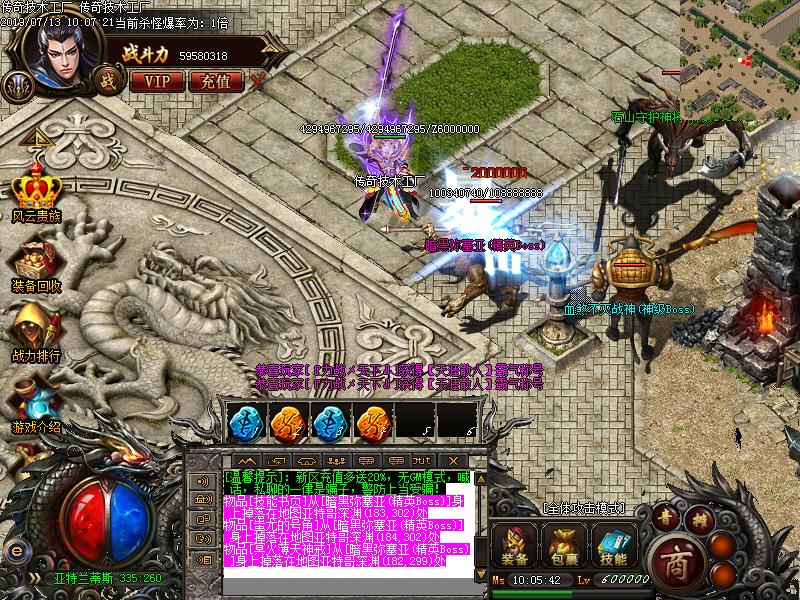Screen dimensions: 800x600
Task: Toggle the 全体攻击模式 attack mode label
Action: pos(584,509)
